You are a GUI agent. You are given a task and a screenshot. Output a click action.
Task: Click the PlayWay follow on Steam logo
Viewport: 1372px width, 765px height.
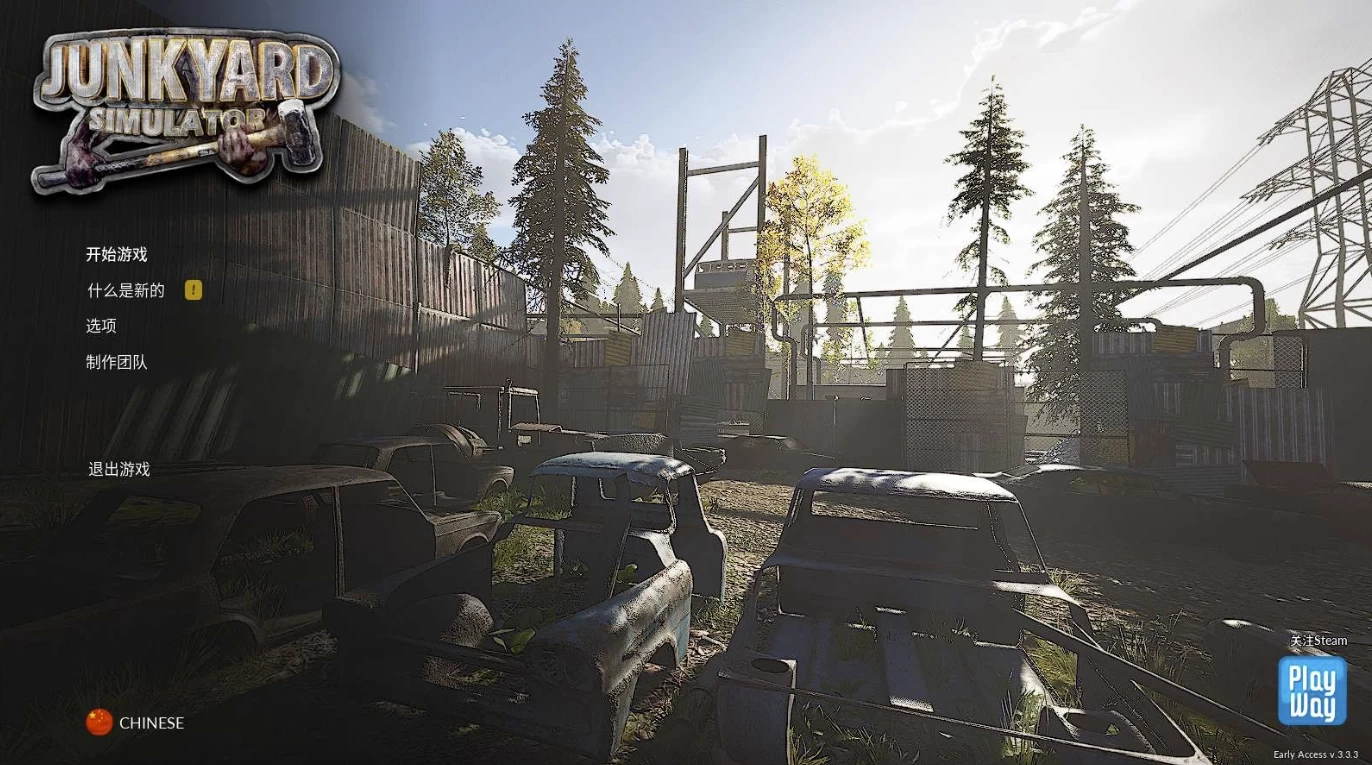(x=1311, y=690)
